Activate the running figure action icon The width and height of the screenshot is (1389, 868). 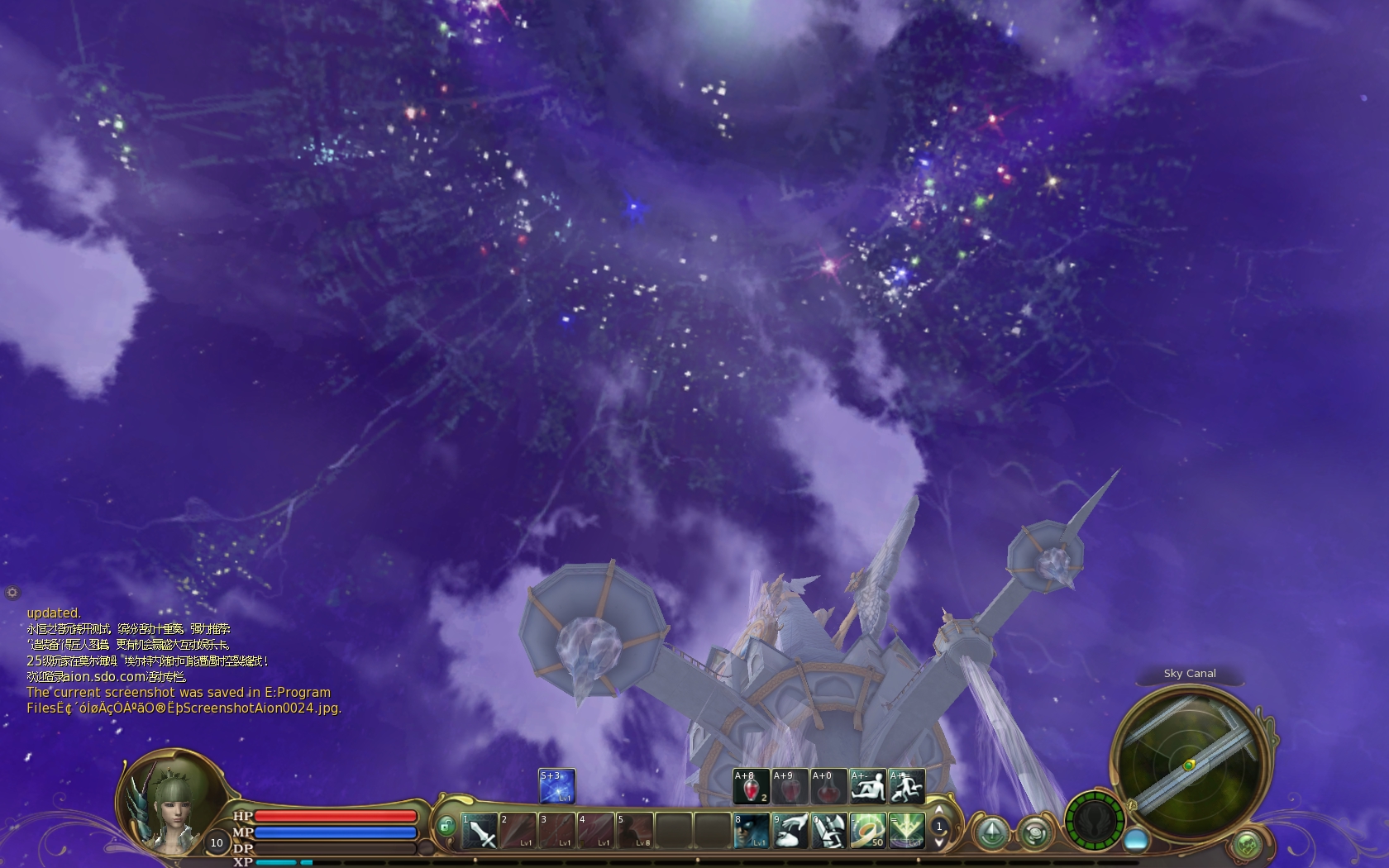(x=906, y=787)
